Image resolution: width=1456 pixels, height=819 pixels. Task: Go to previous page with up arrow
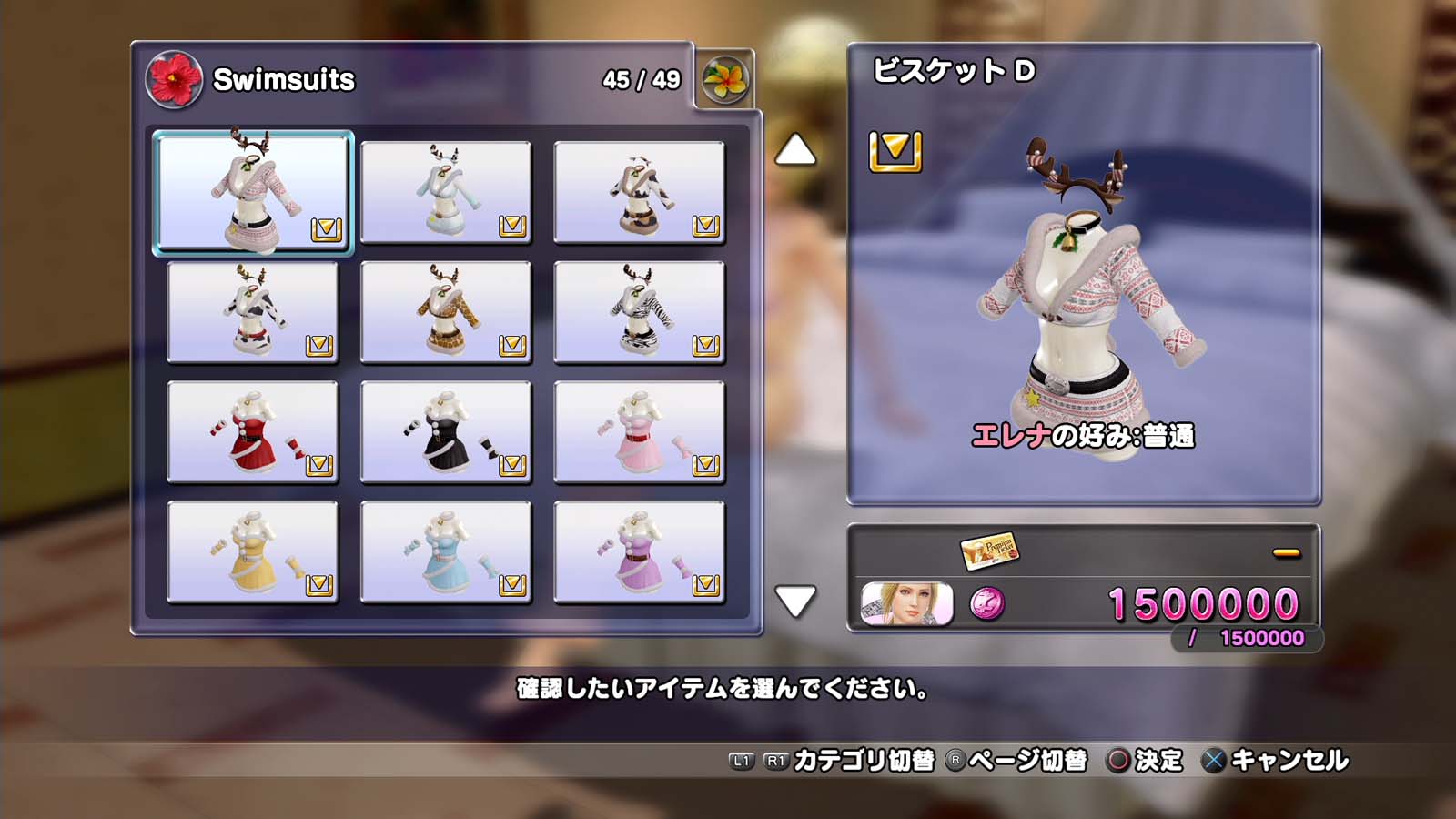795,150
